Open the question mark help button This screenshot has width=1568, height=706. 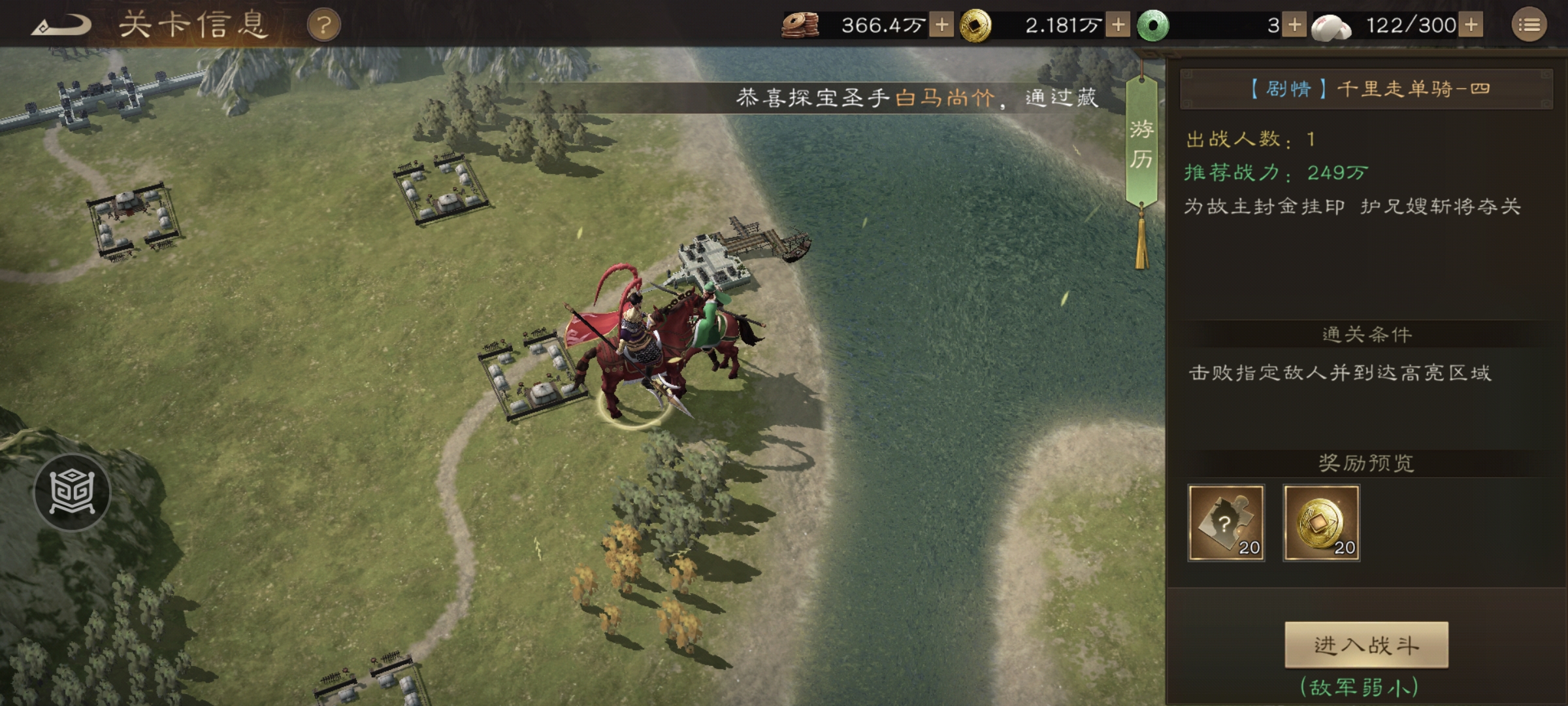pos(323,26)
